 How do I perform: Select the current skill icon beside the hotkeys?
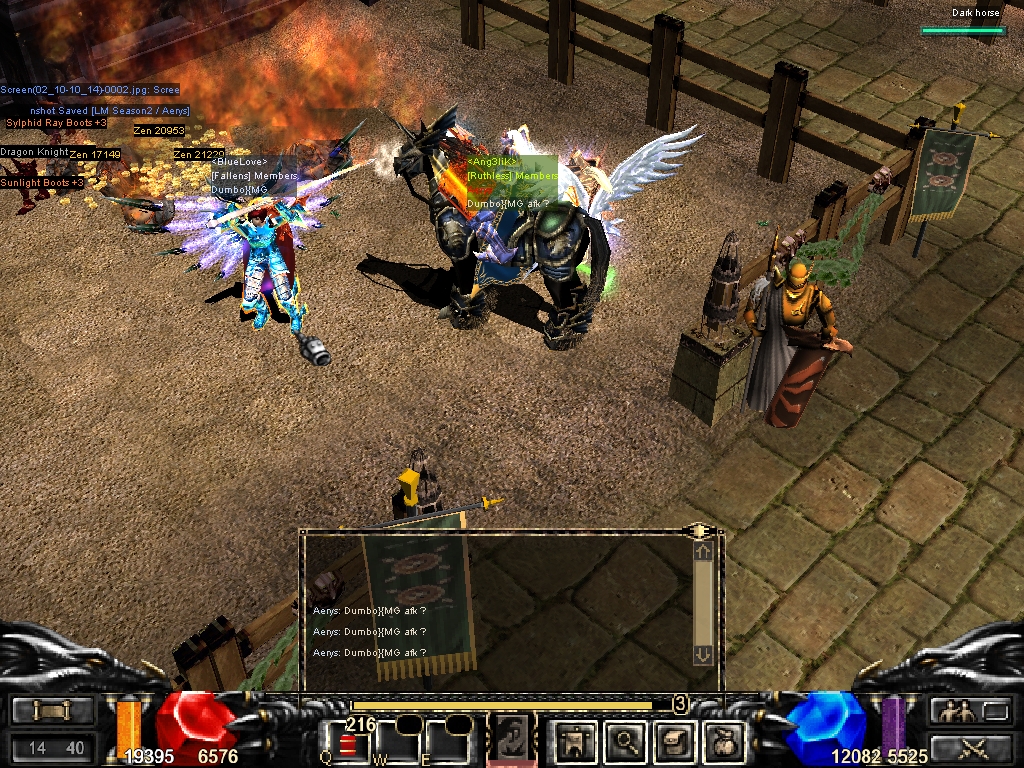coord(511,740)
